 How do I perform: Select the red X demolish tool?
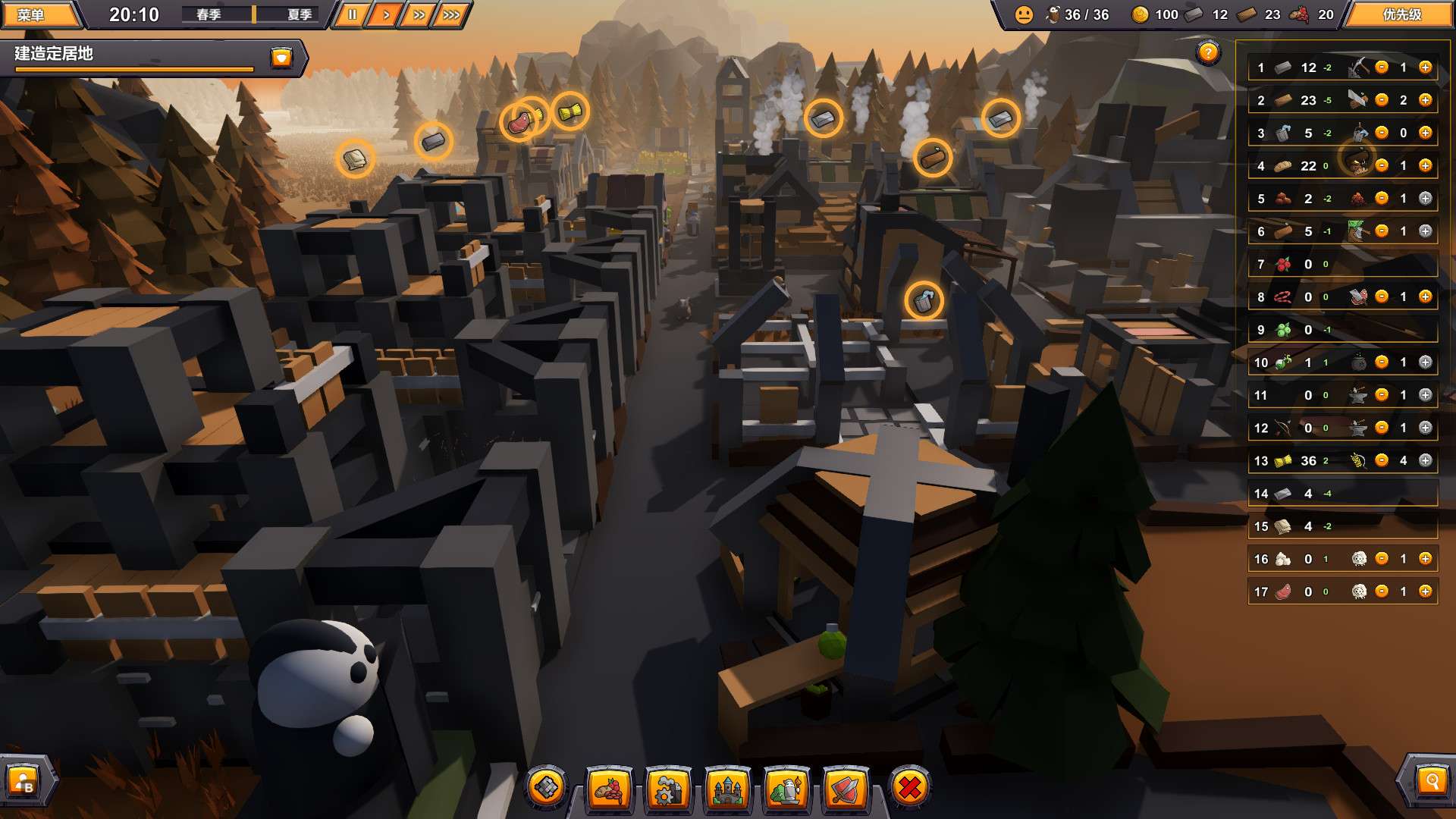tap(909, 788)
